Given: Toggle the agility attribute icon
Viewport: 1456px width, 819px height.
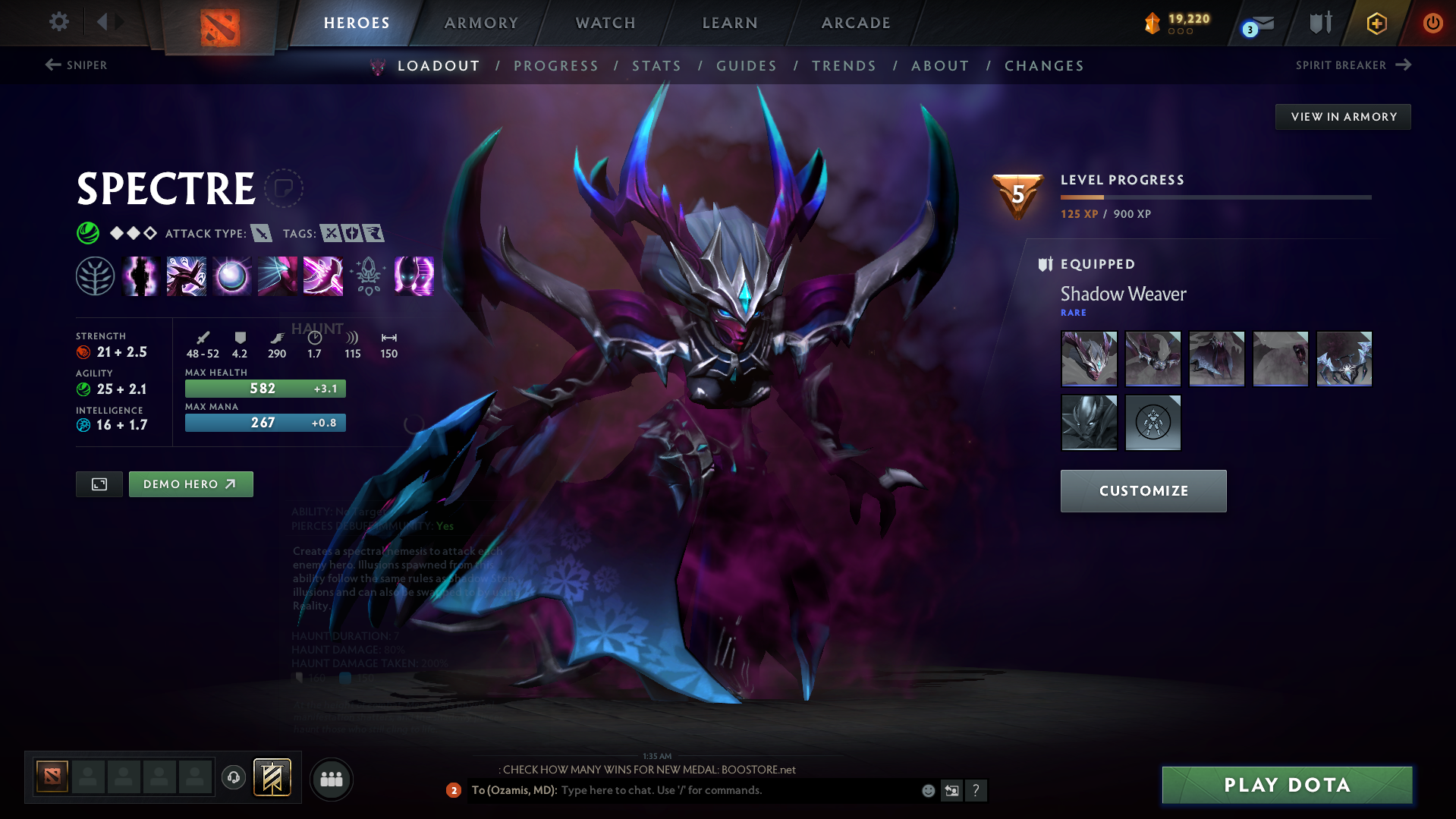Looking at the screenshot, I should 82,389.
